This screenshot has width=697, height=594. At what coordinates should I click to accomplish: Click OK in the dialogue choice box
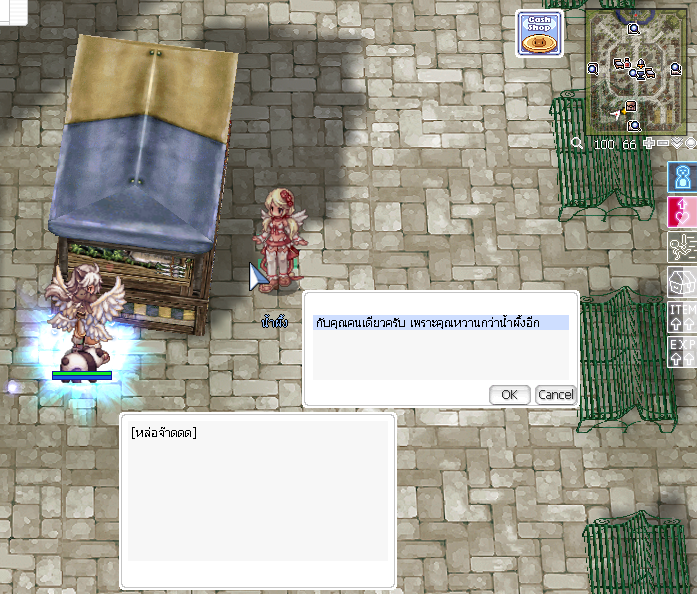[x=509, y=394]
